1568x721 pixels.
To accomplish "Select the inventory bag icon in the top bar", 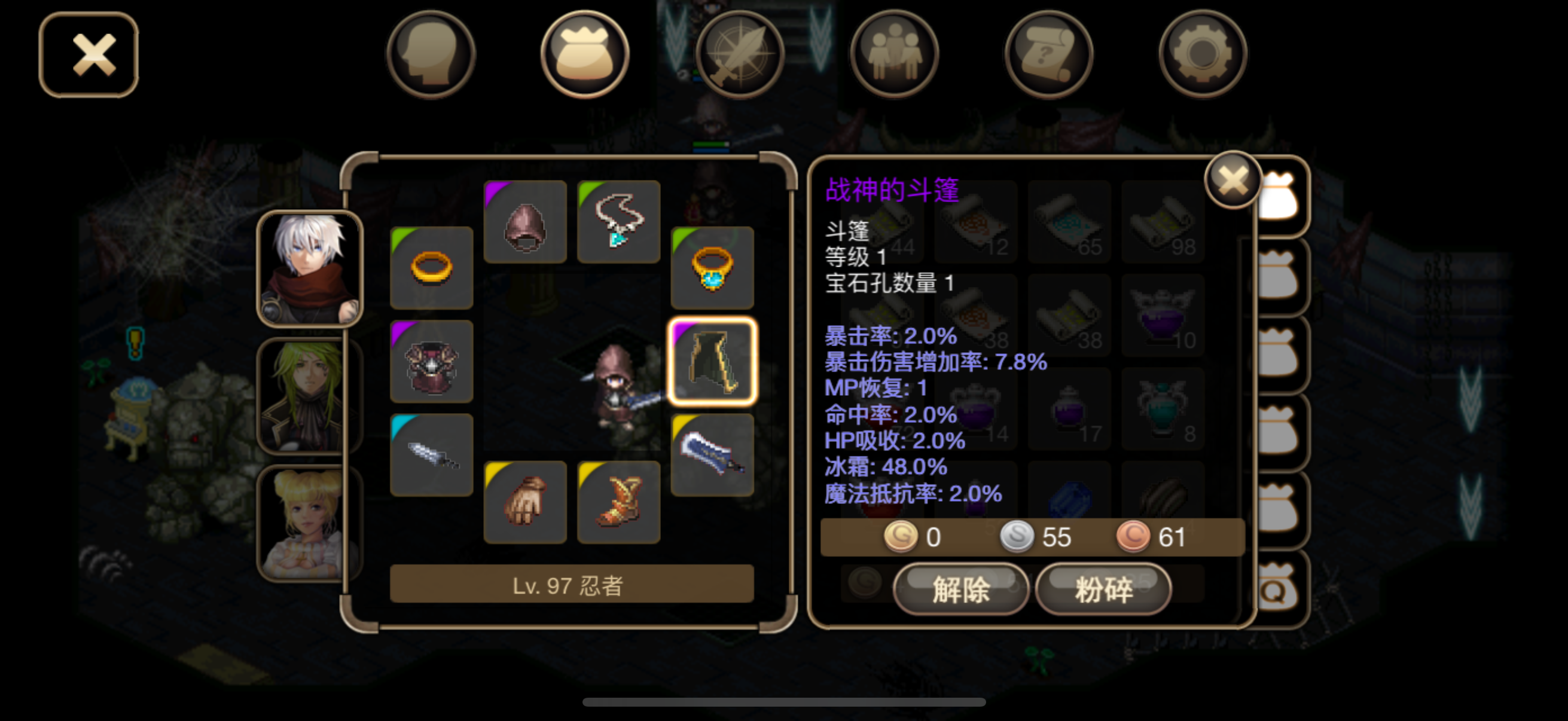I will [585, 54].
